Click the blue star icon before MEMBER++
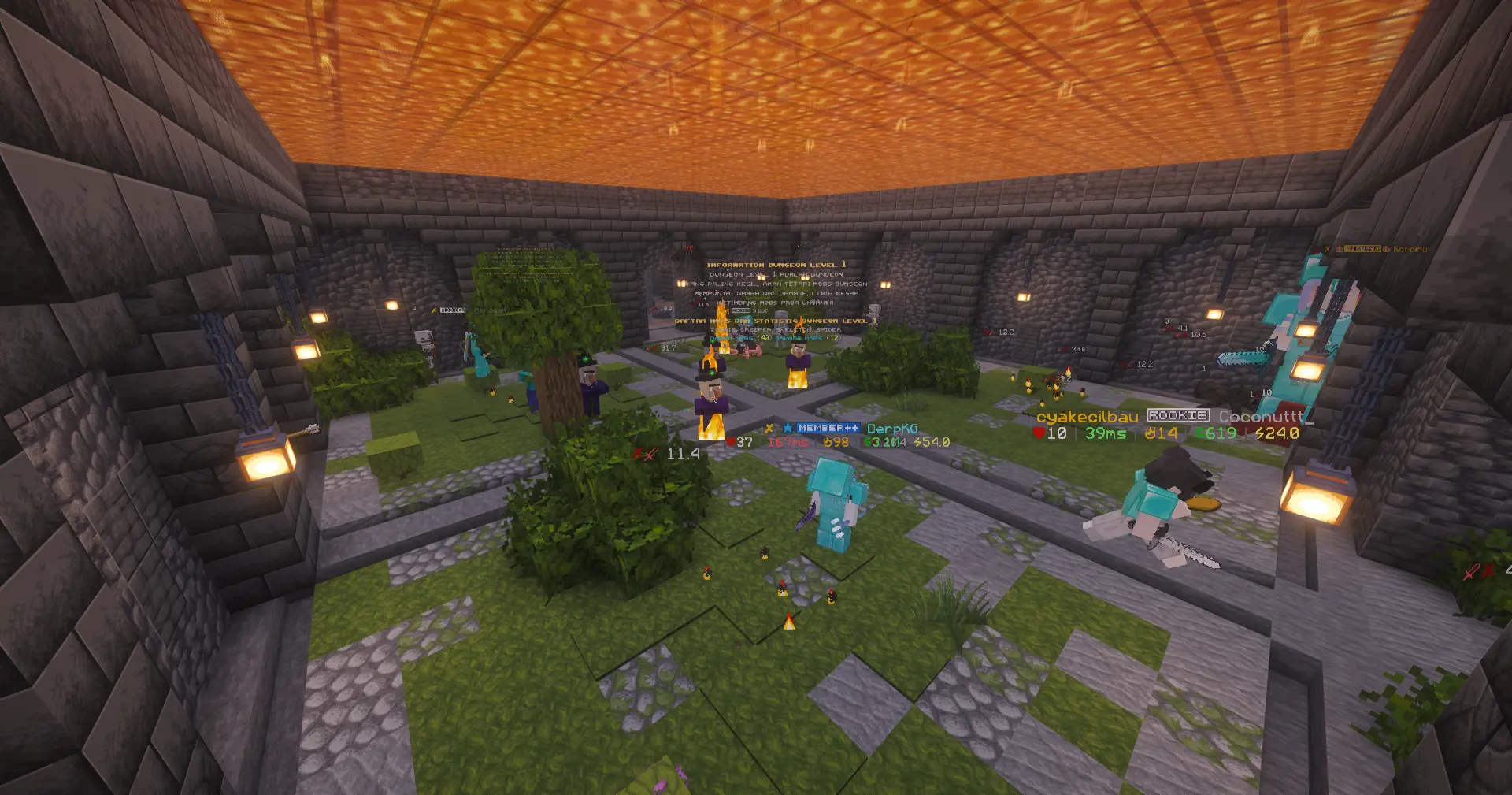Screen dimensions: 1512x795 tap(787, 429)
